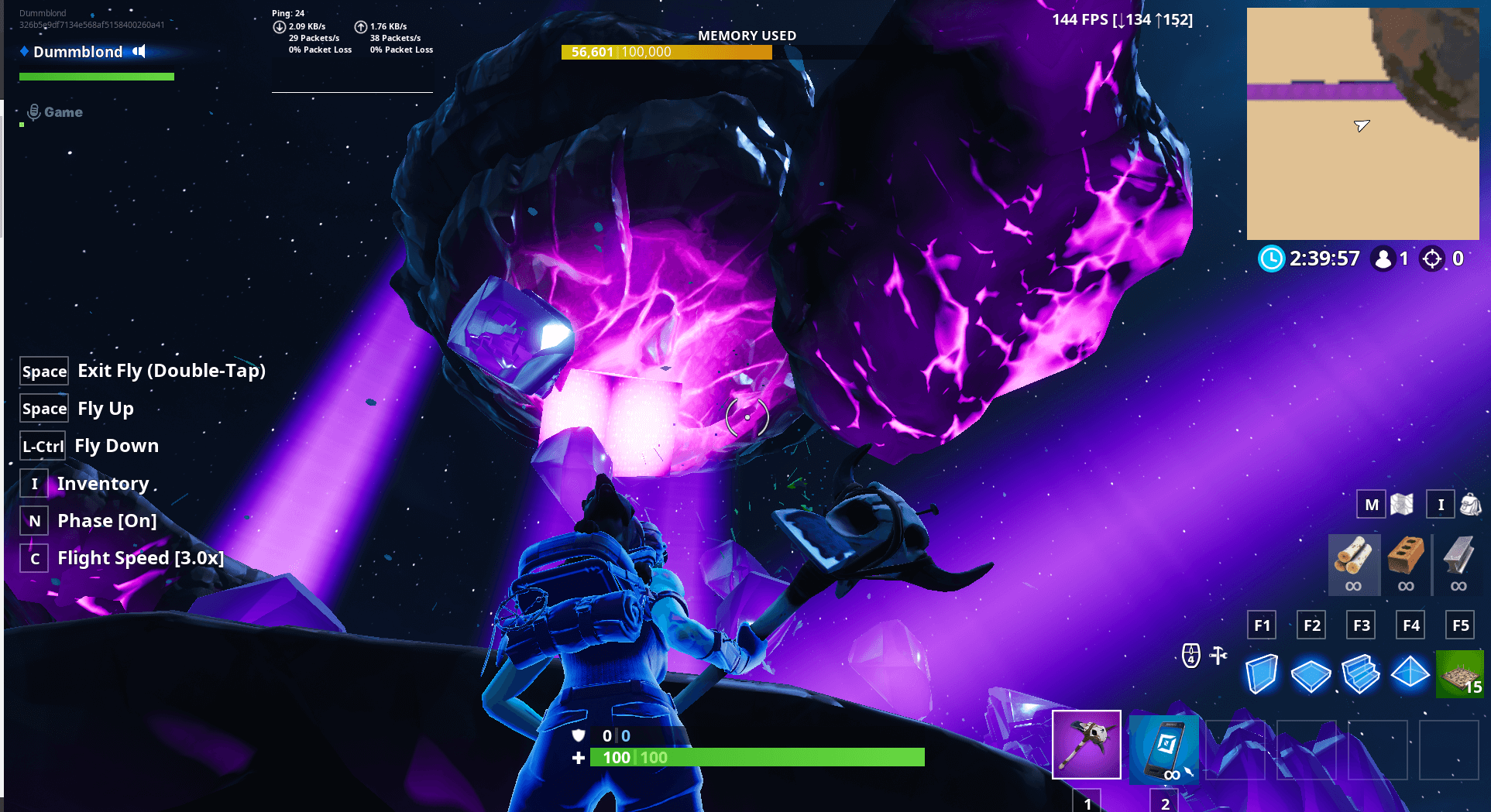Mute the speaker icon beside Dummblond
This screenshot has height=812, width=1491.
tap(139, 52)
